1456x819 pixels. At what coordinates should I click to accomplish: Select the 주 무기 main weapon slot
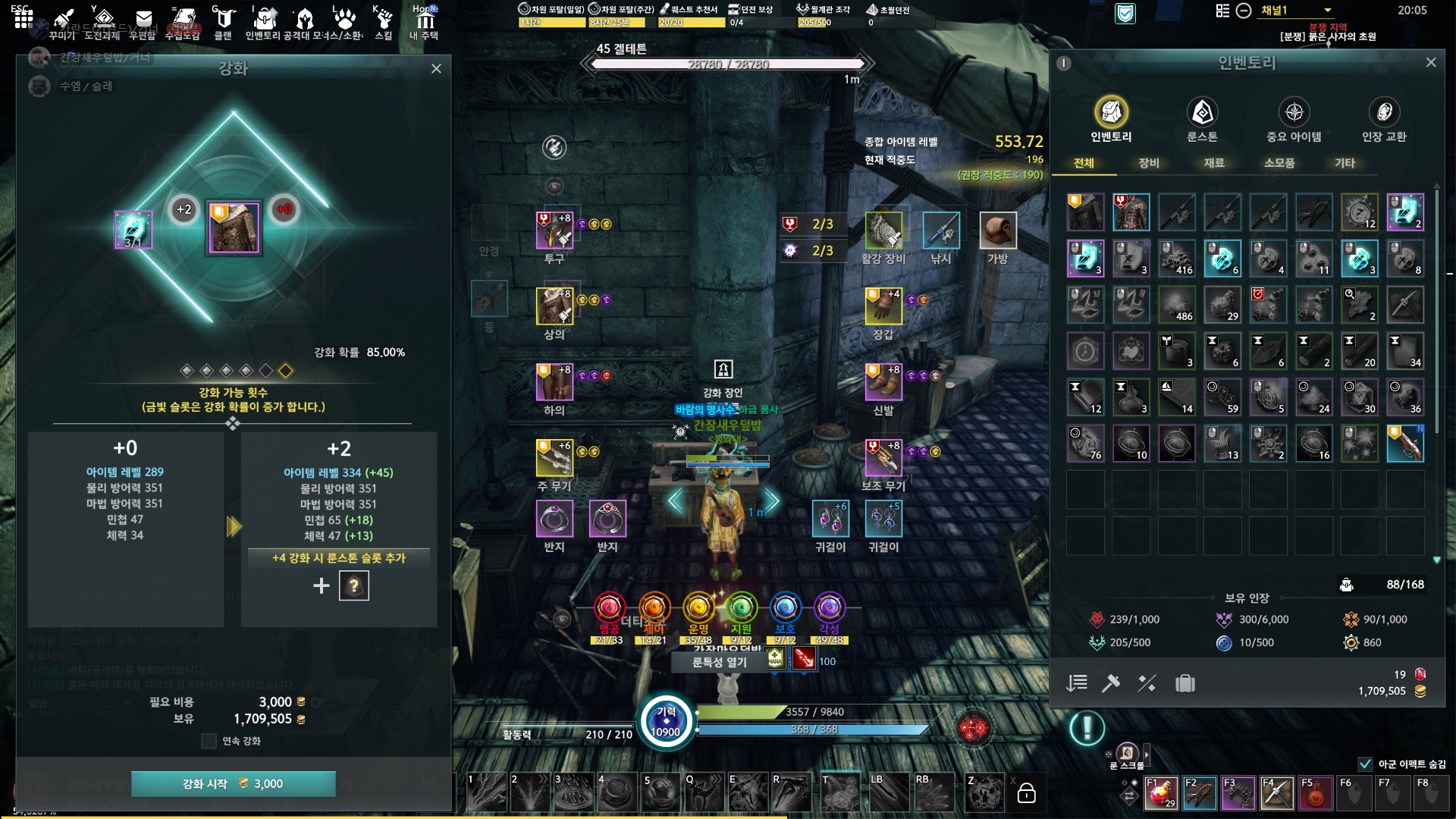coord(554,458)
